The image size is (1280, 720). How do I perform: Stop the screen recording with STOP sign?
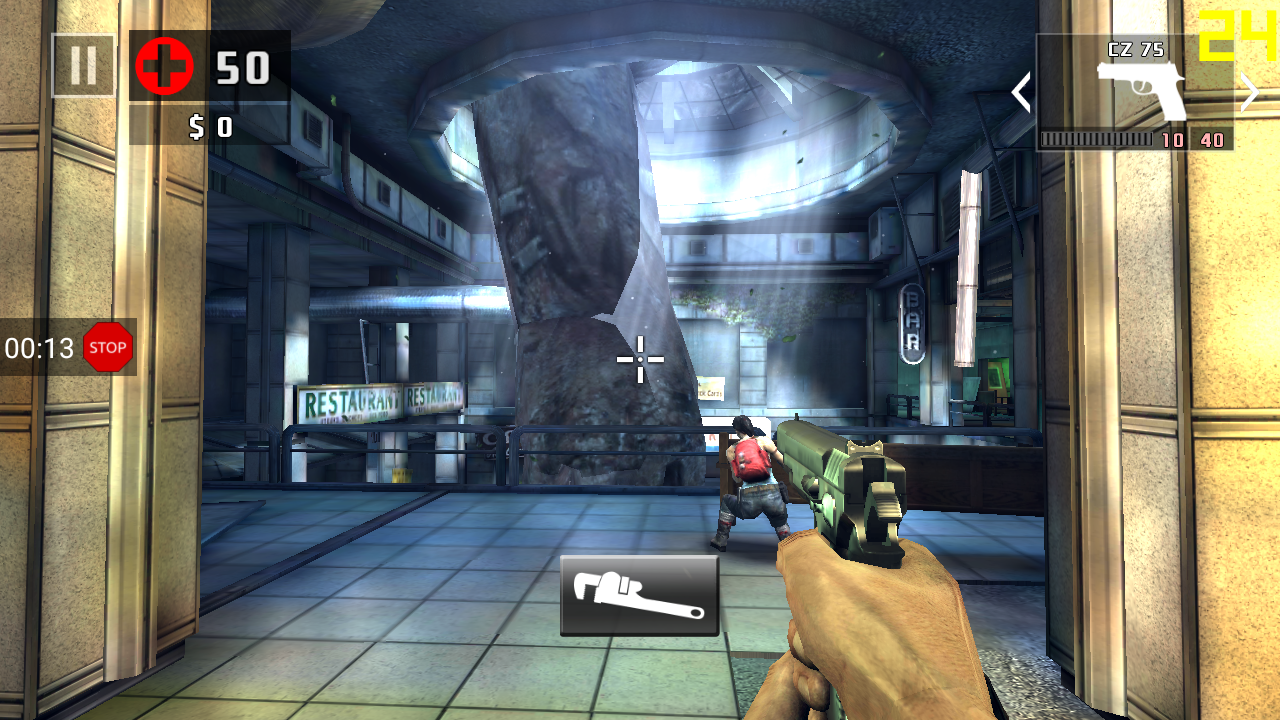tap(108, 347)
